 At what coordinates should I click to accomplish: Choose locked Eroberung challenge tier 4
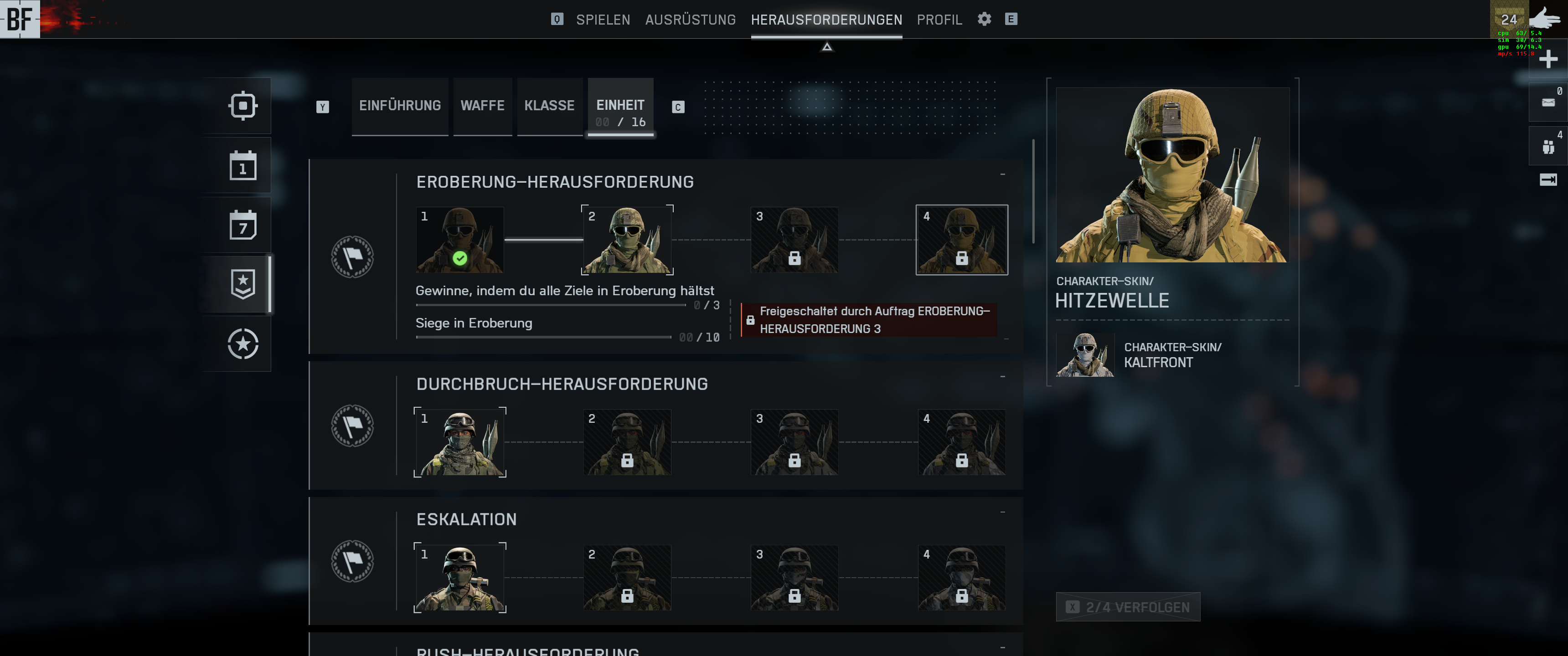962,240
